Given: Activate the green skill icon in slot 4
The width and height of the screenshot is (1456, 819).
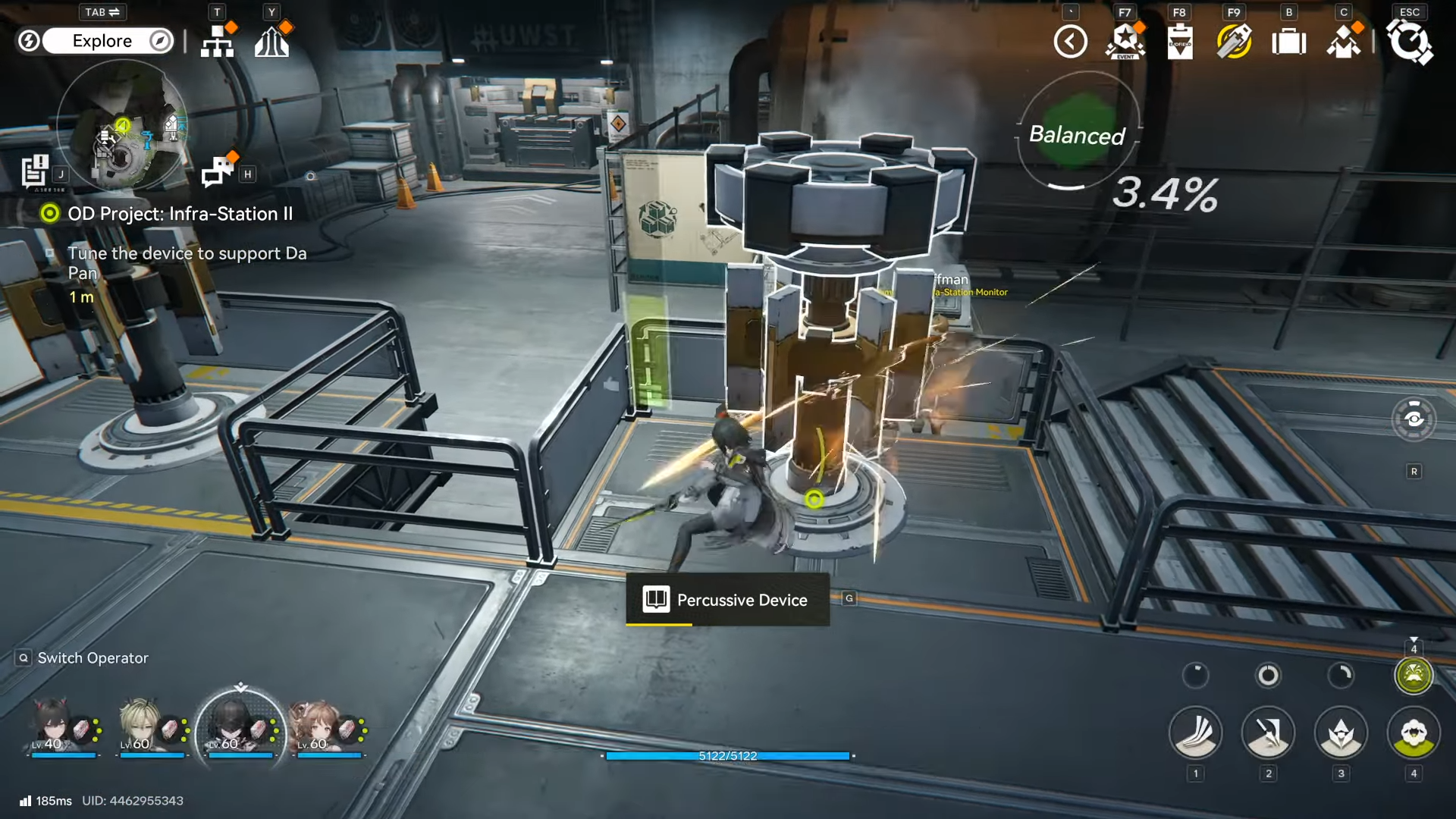Looking at the screenshot, I should [x=1413, y=733].
